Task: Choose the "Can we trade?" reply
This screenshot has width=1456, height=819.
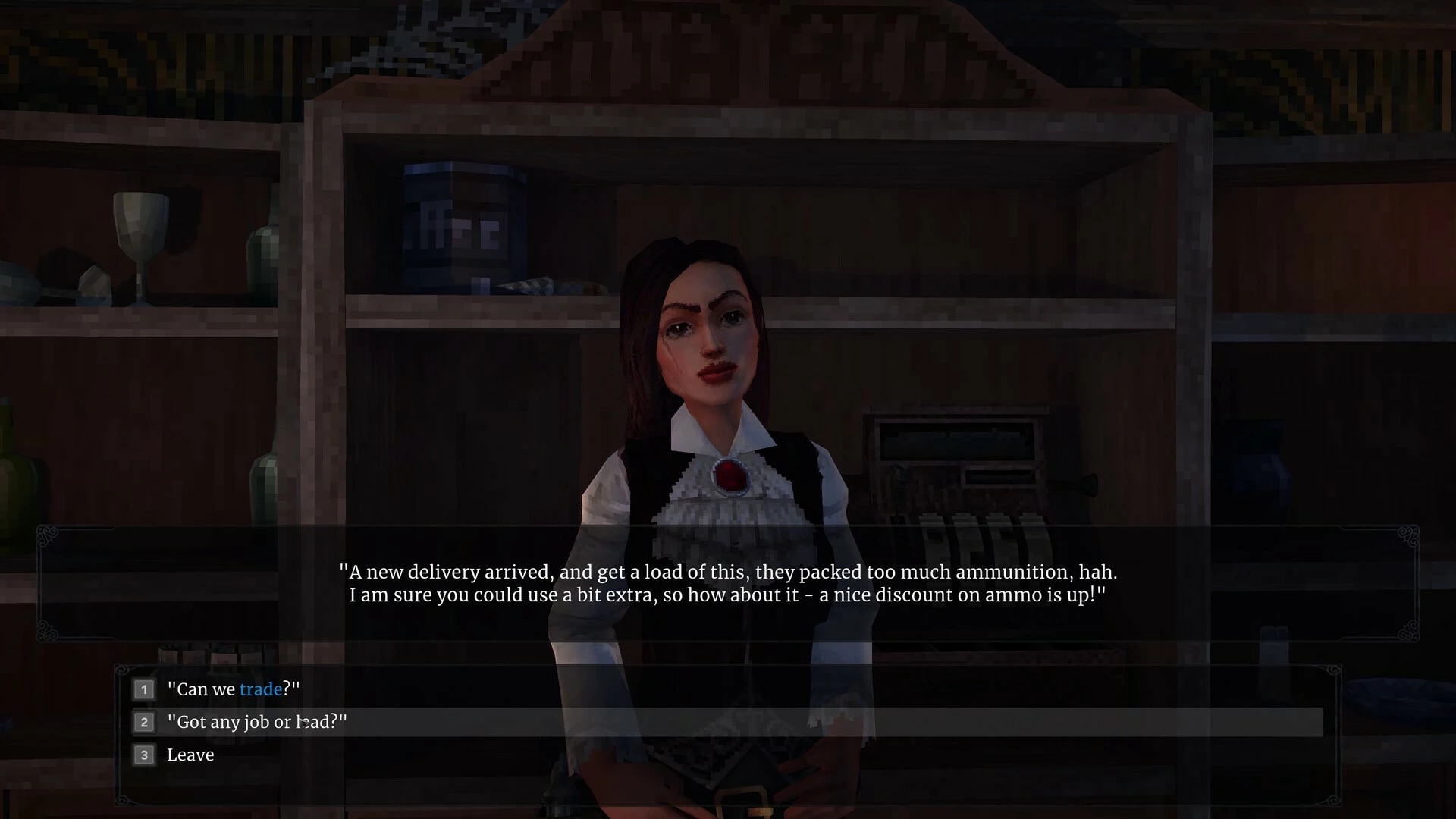Action: click(x=234, y=689)
